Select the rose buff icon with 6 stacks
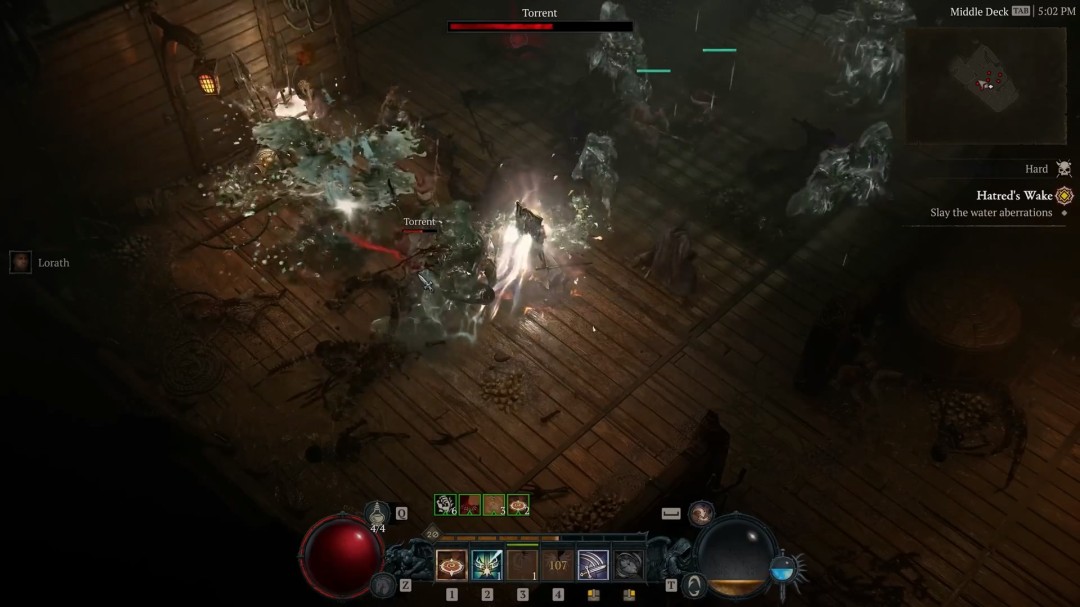The image size is (1080, 607). [x=445, y=505]
